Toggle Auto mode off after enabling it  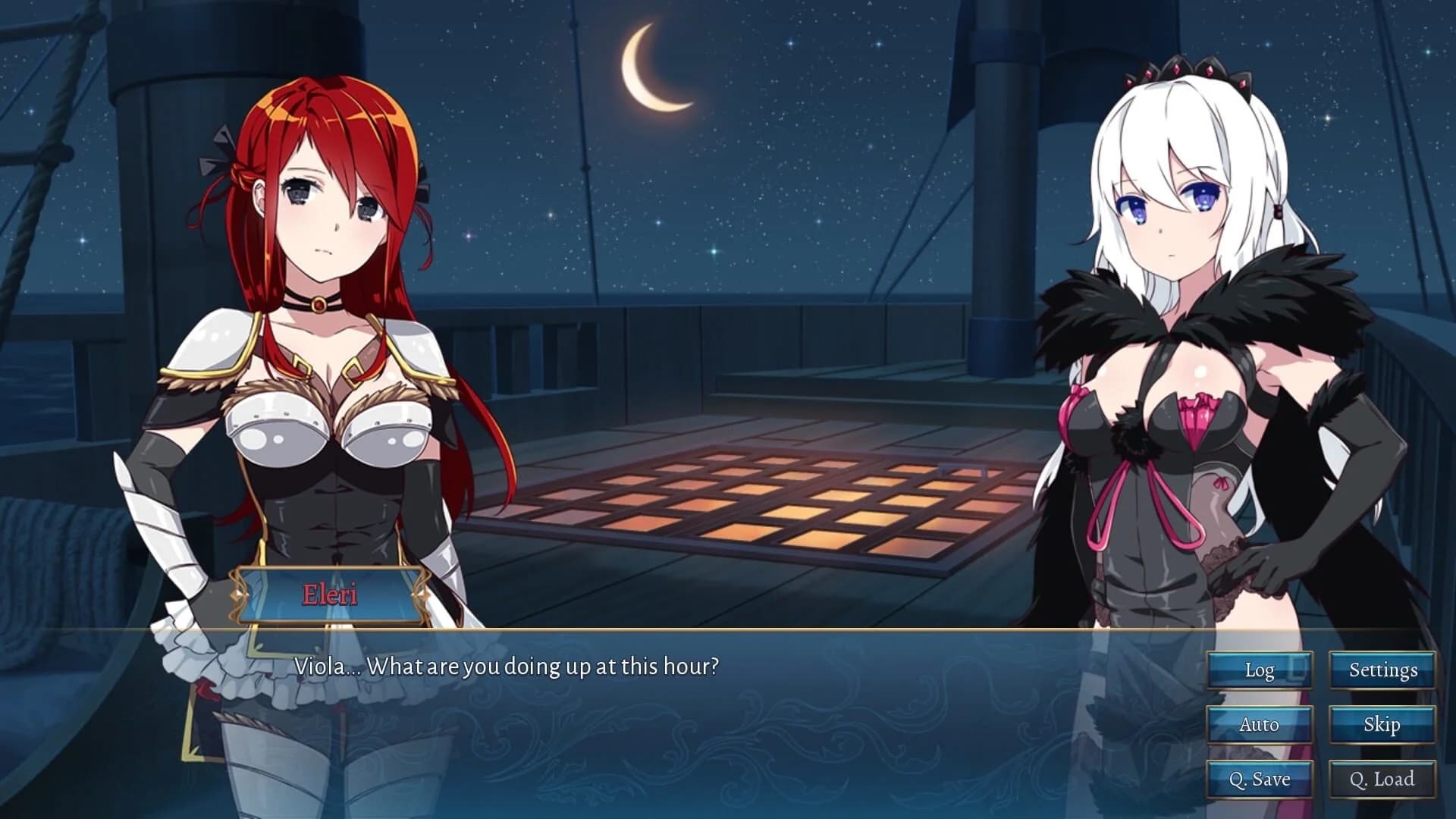point(1261,725)
